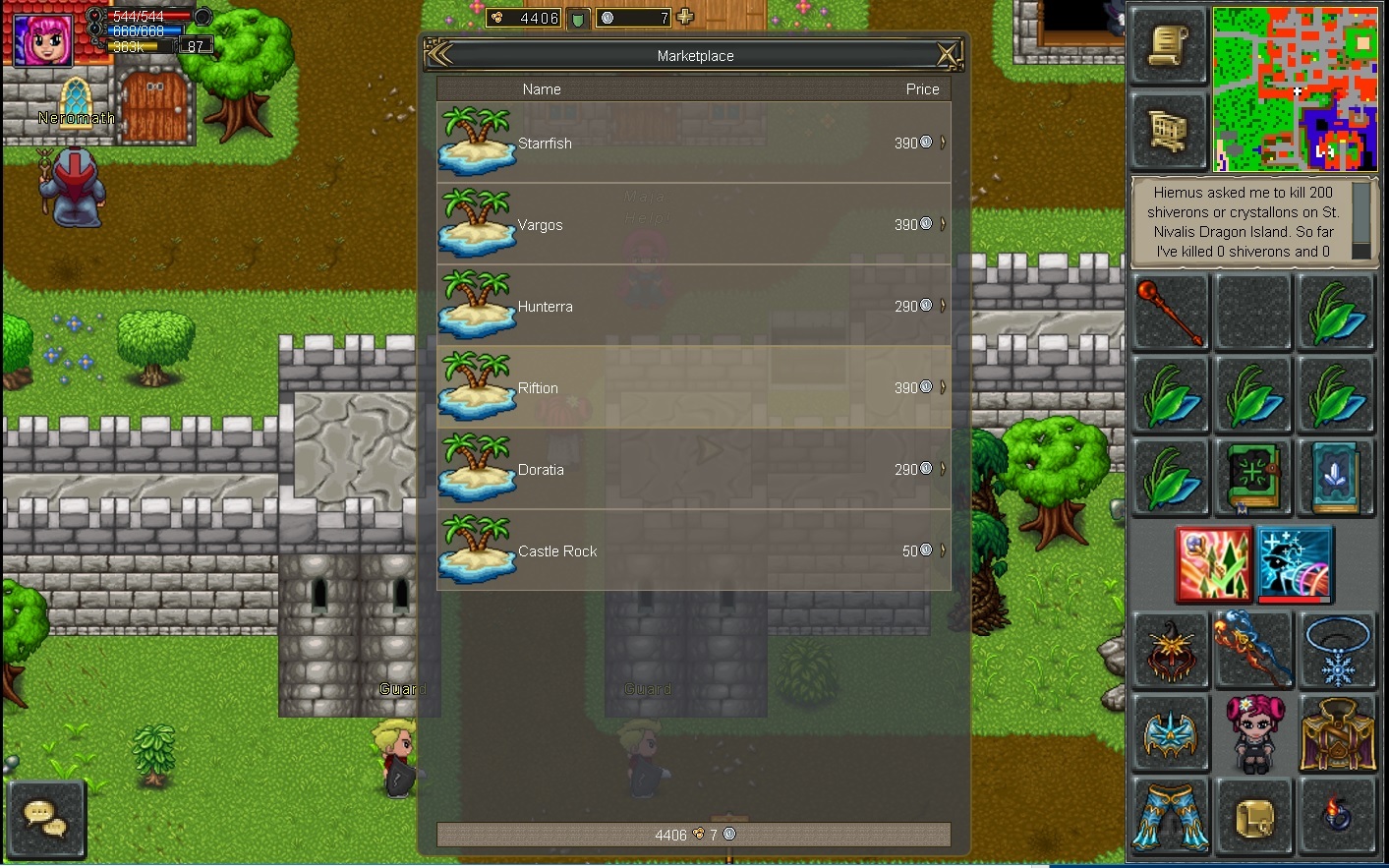This screenshot has height=868, width=1389.
Task: Open the pink-haired character portrait
Action: 43,40
